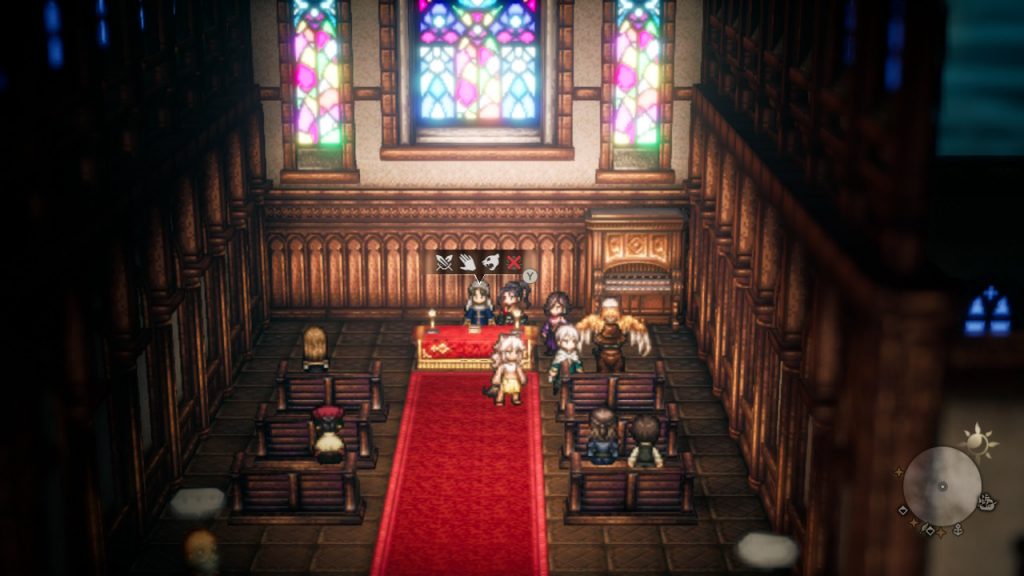
Task: Select the crossed swords Challenge path action
Action: point(445,262)
